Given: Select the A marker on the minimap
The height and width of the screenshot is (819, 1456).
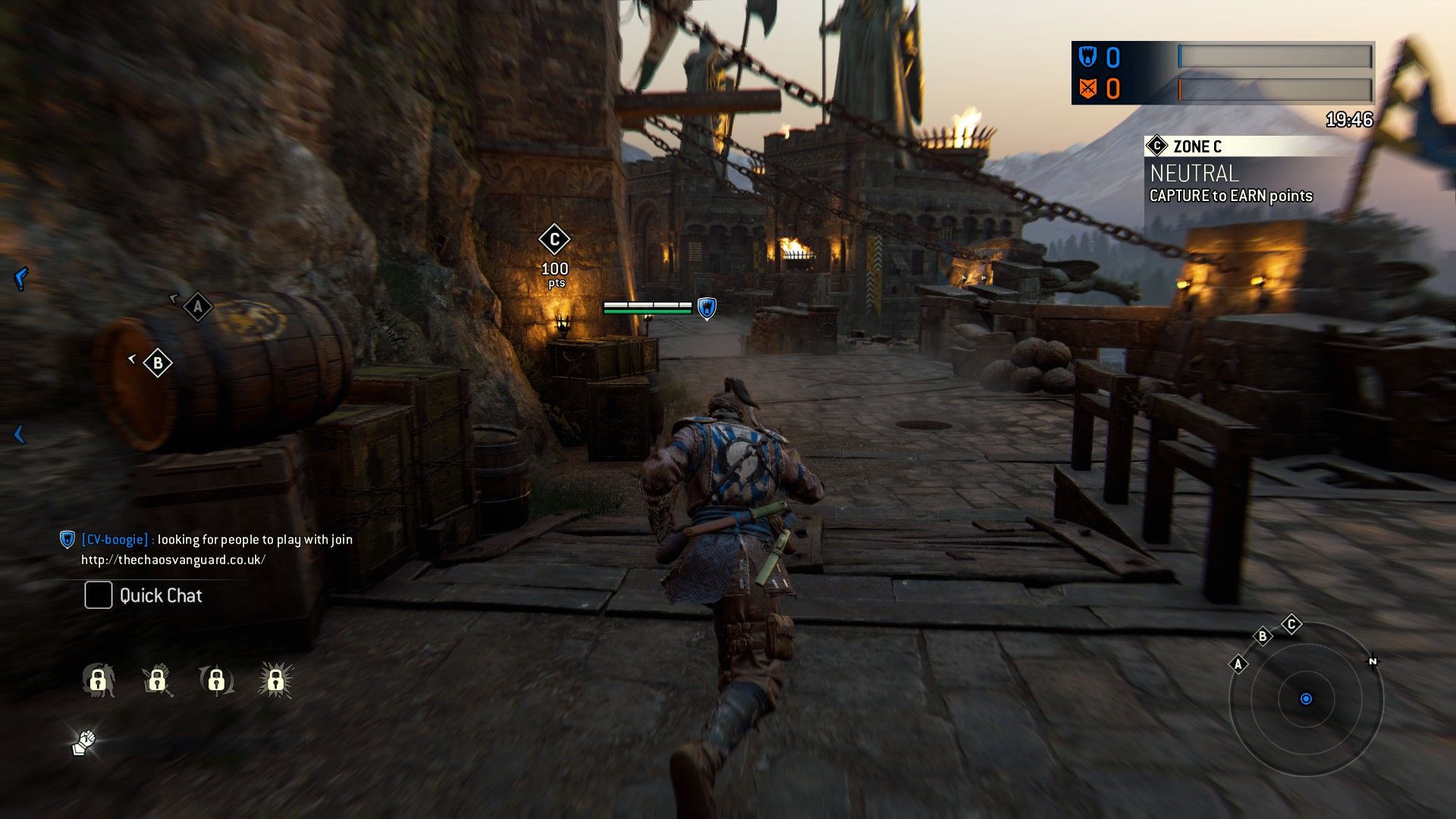Looking at the screenshot, I should (1238, 664).
